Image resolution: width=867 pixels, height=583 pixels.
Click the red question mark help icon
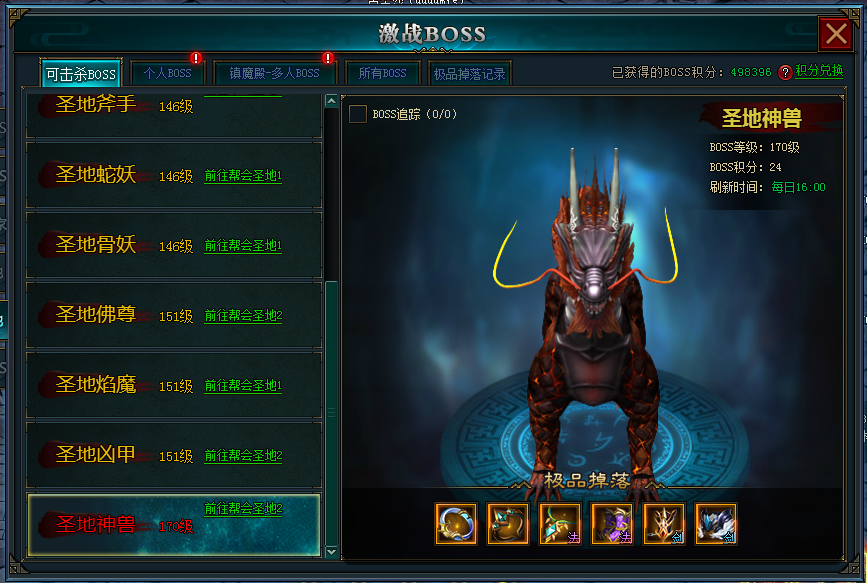click(785, 72)
